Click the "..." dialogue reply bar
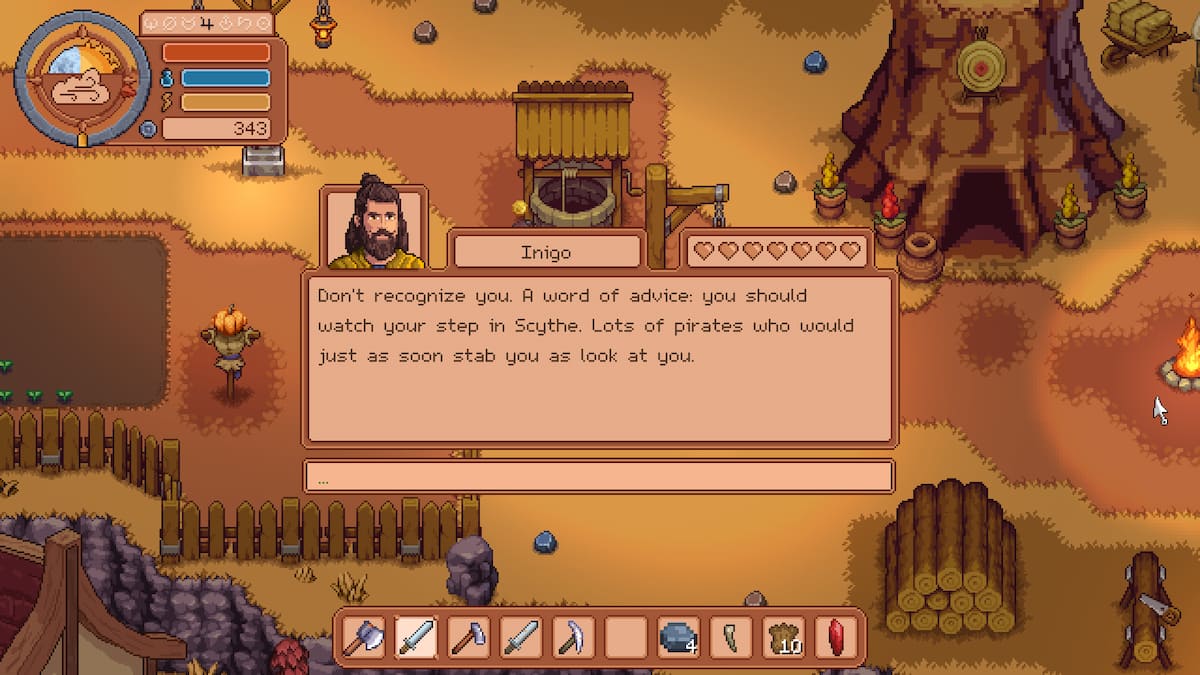The height and width of the screenshot is (675, 1200). coord(598,476)
